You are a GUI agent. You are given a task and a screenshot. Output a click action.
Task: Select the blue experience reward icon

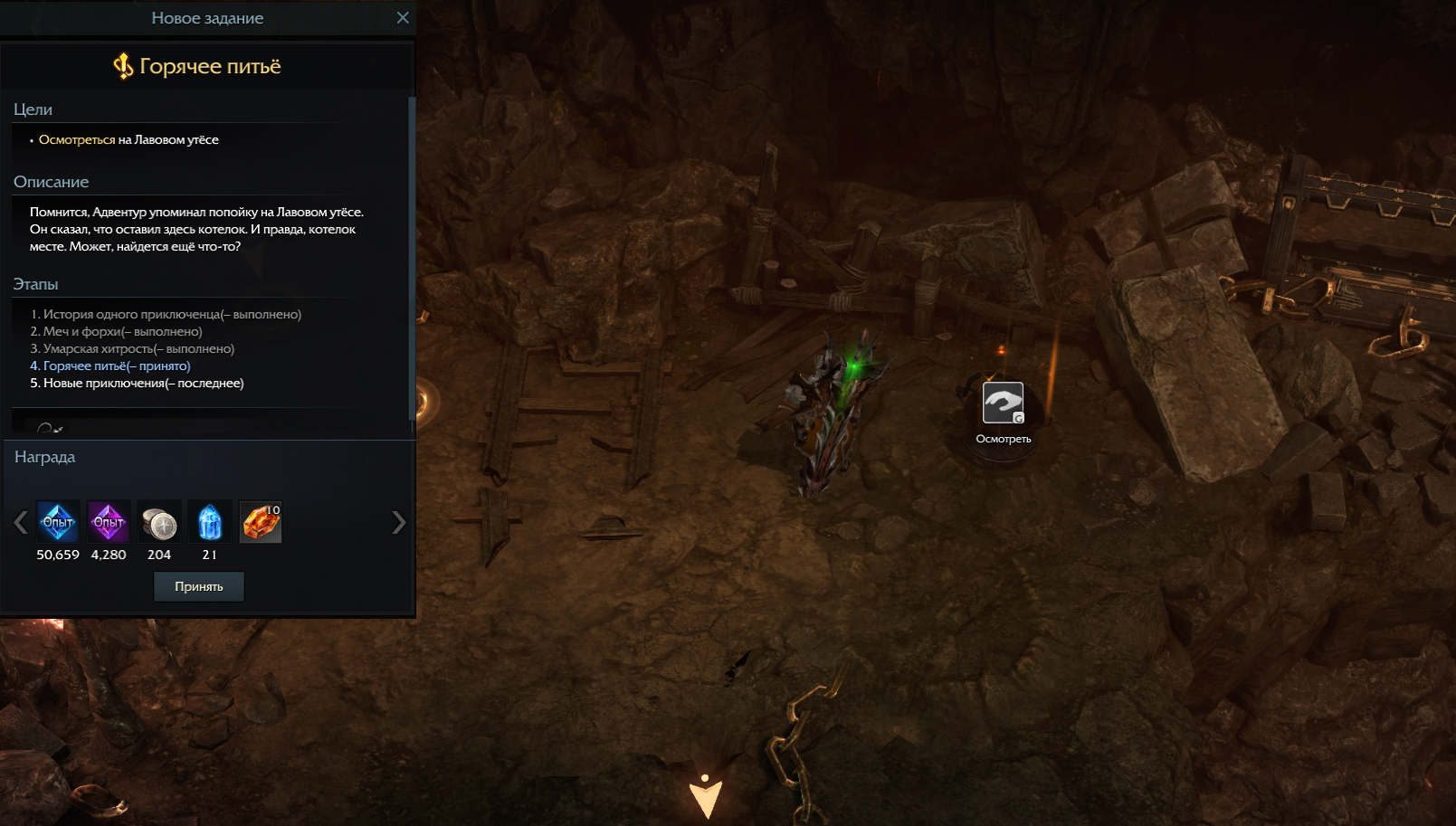click(58, 522)
